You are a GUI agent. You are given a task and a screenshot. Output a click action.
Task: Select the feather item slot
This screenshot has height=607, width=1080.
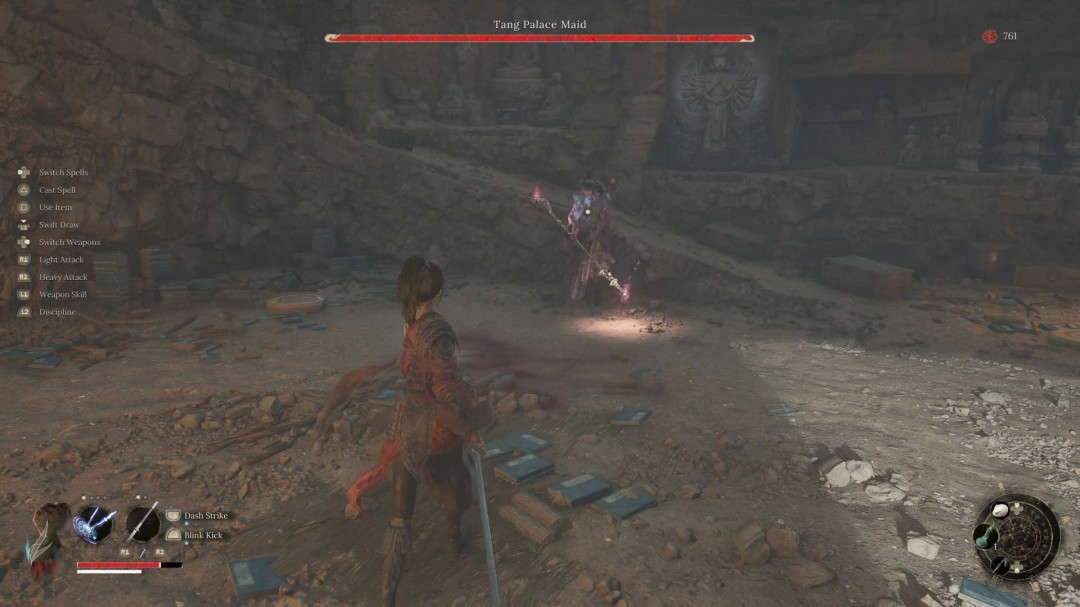1001,564
